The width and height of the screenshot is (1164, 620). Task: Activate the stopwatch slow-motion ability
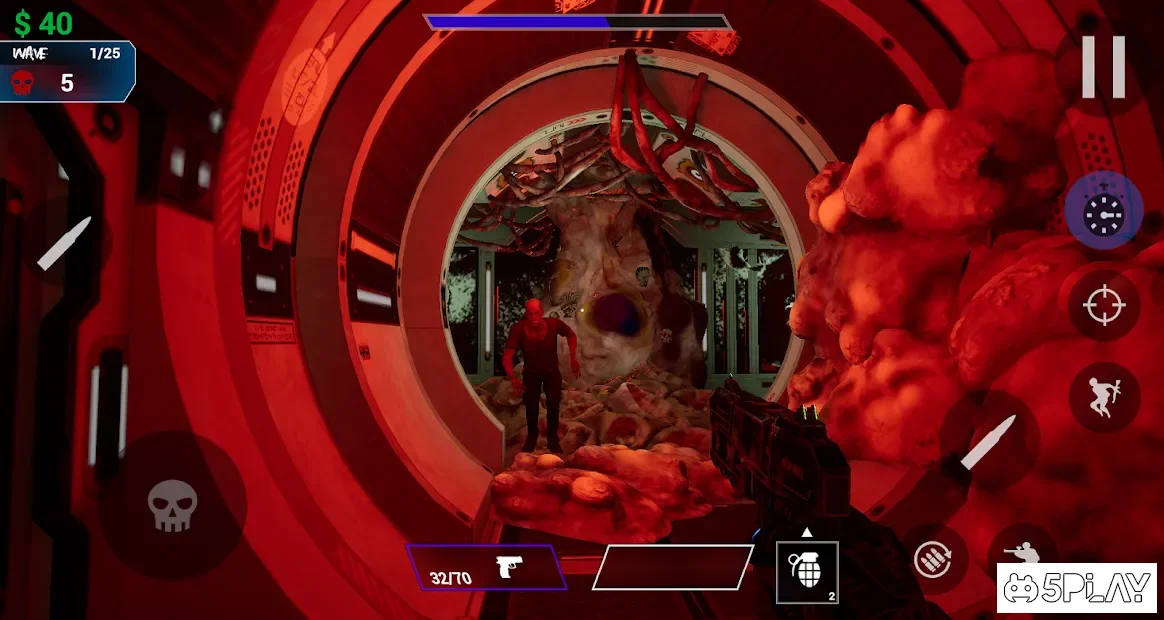1103,212
